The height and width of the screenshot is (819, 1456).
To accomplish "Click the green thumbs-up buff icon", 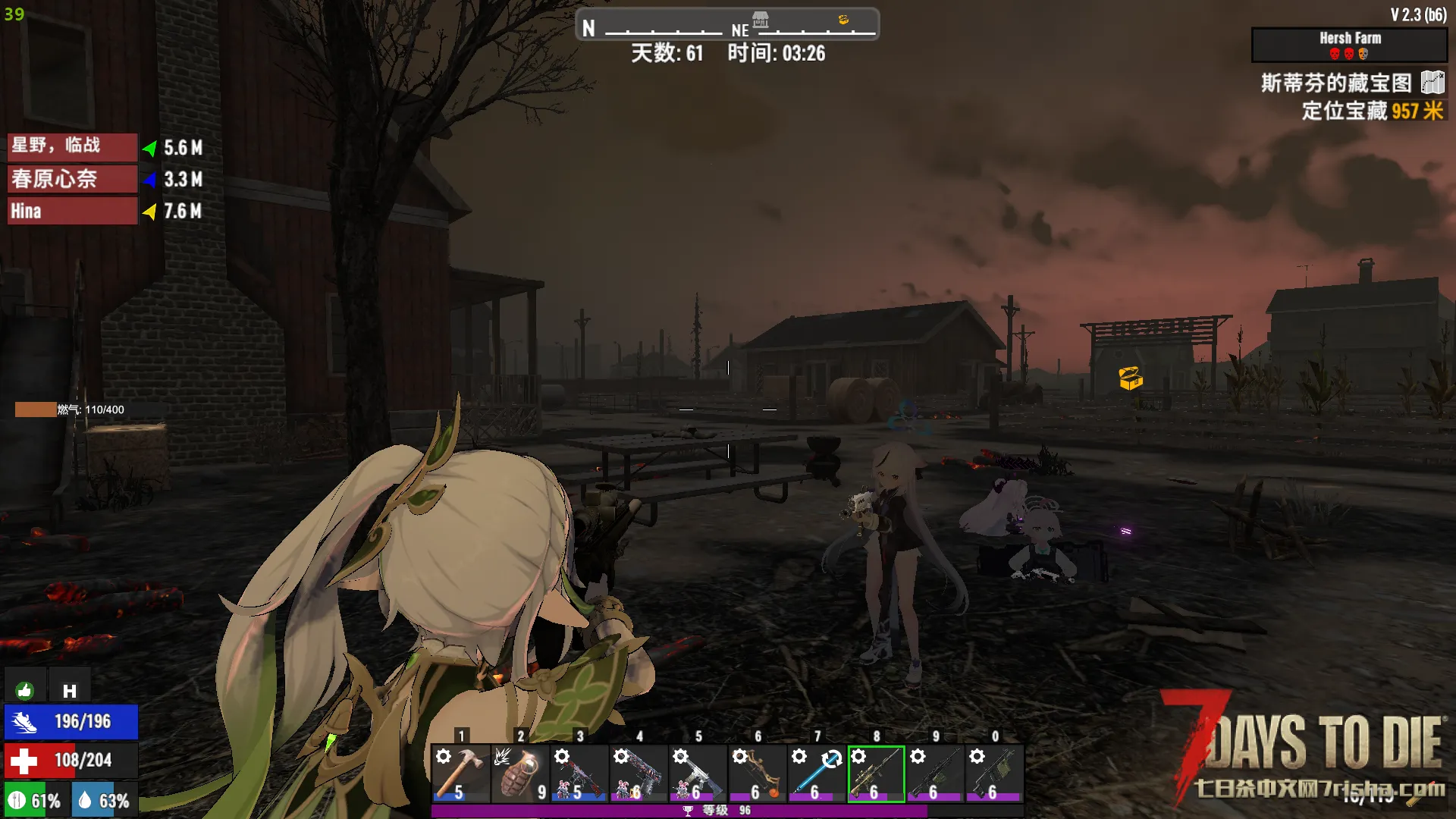I will (24, 690).
